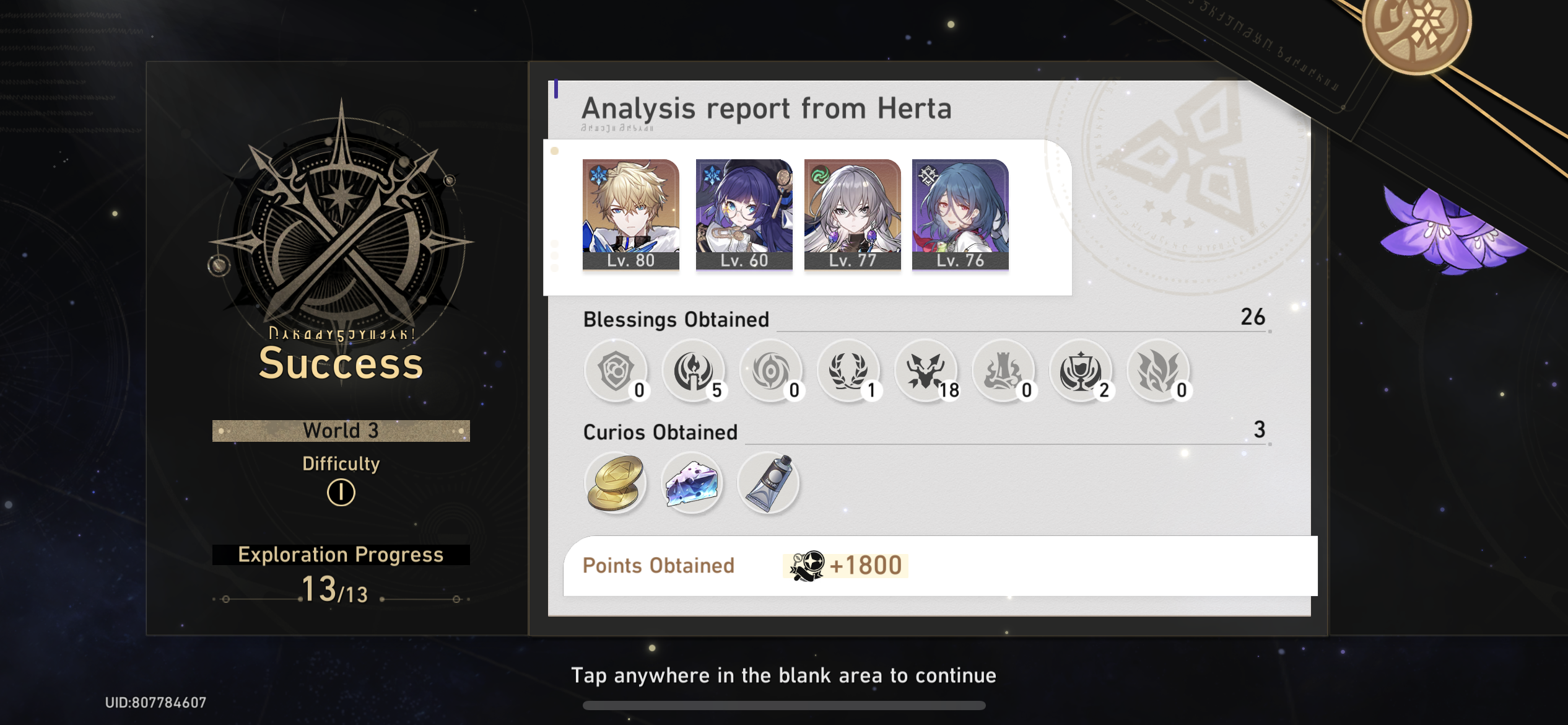Expand the Curios Obtained section
Viewport: 1568px width, 725px height.
(660, 432)
